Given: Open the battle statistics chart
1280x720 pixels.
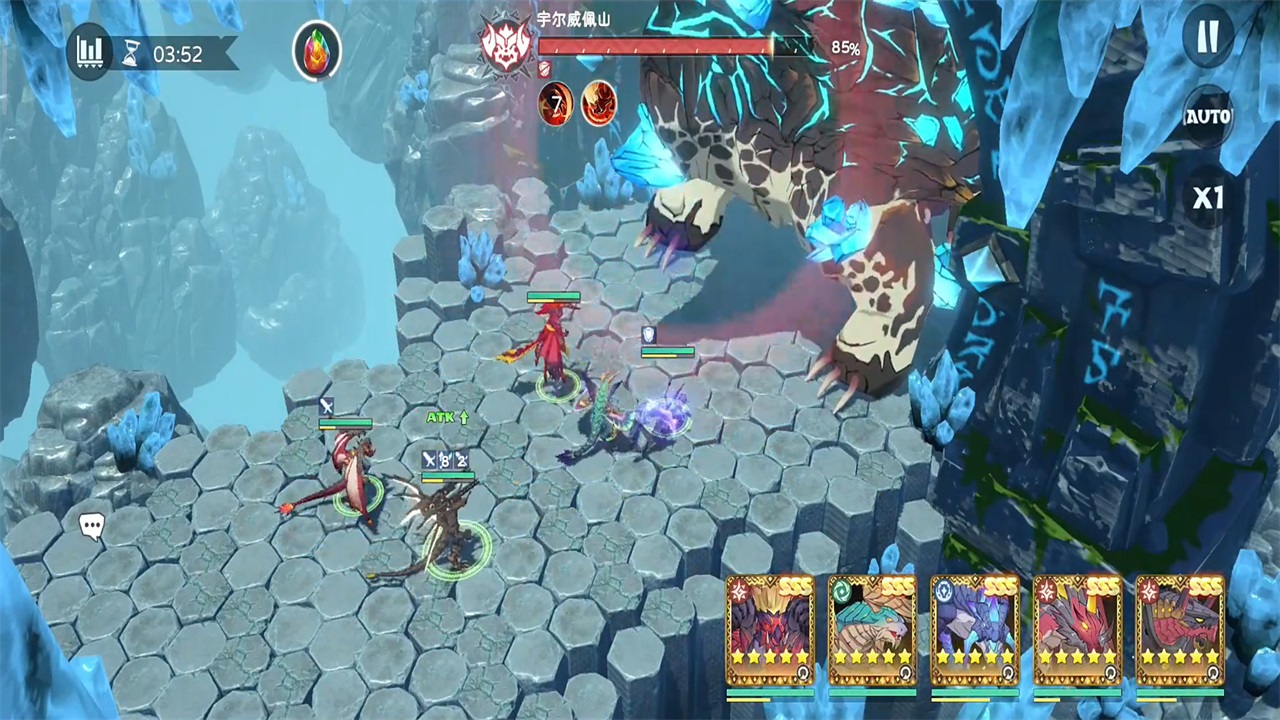Looking at the screenshot, I should [90, 51].
